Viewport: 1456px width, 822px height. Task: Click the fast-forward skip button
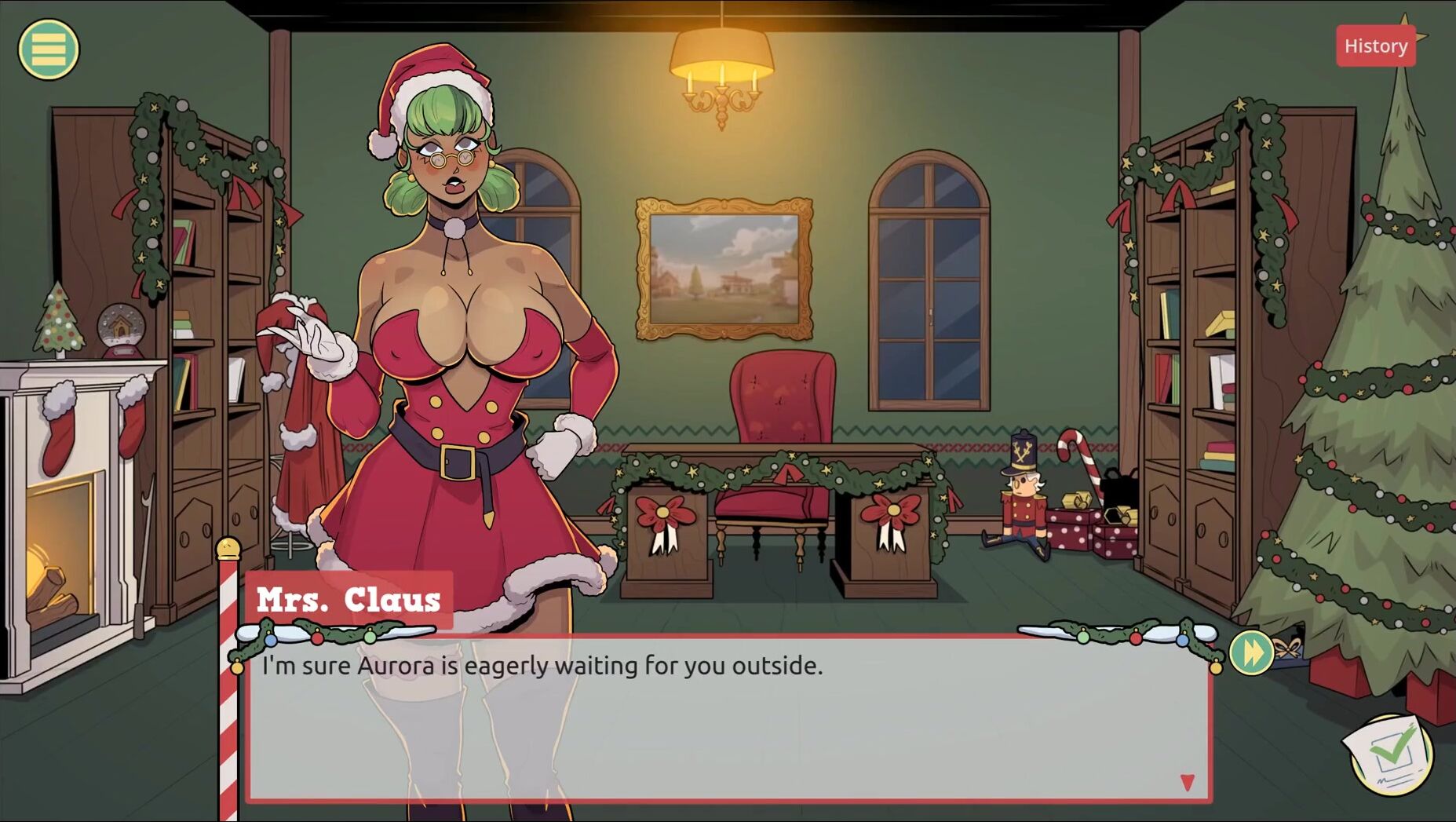[x=1251, y=652]
